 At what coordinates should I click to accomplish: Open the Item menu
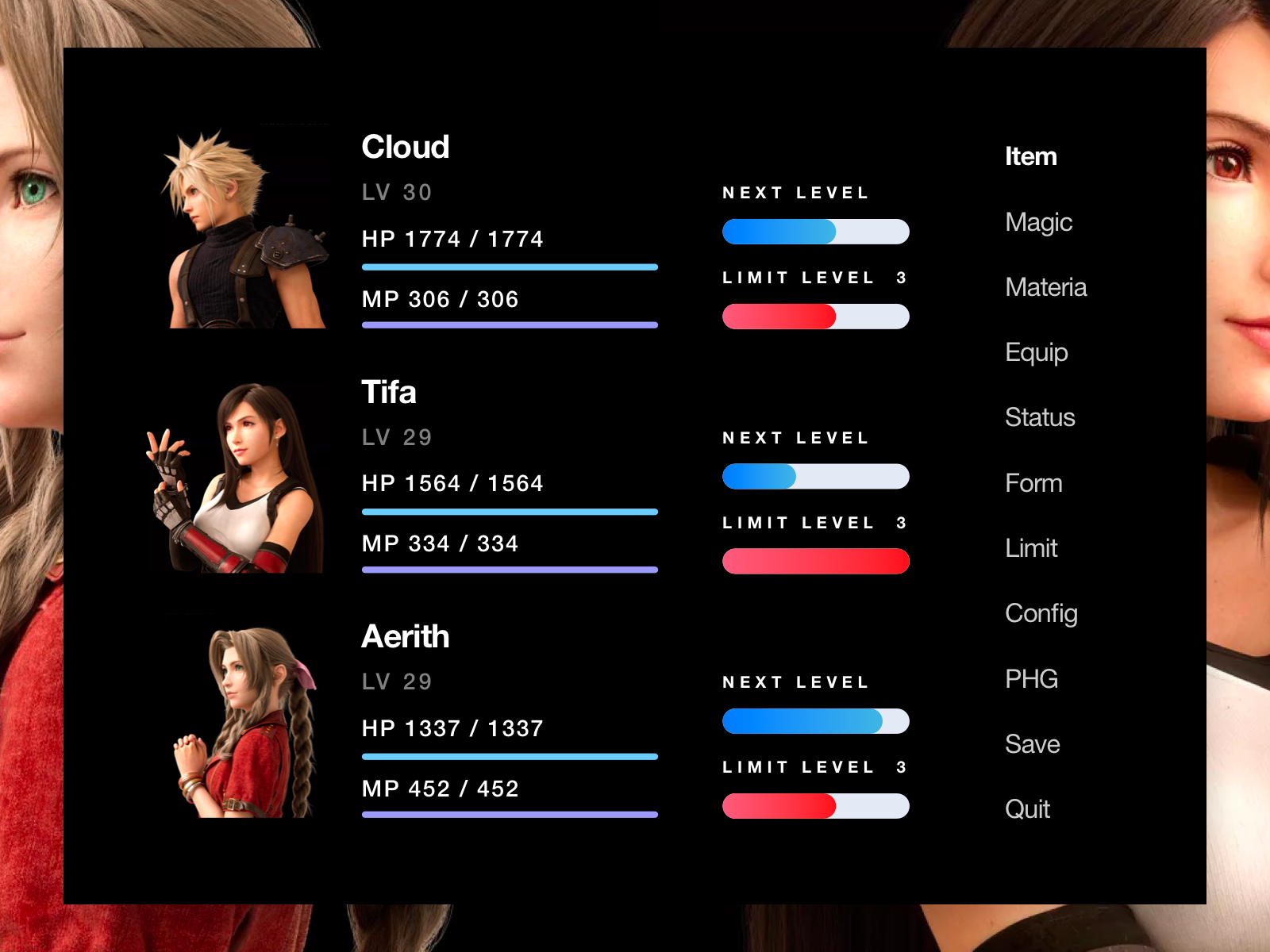pos(1030,156)
